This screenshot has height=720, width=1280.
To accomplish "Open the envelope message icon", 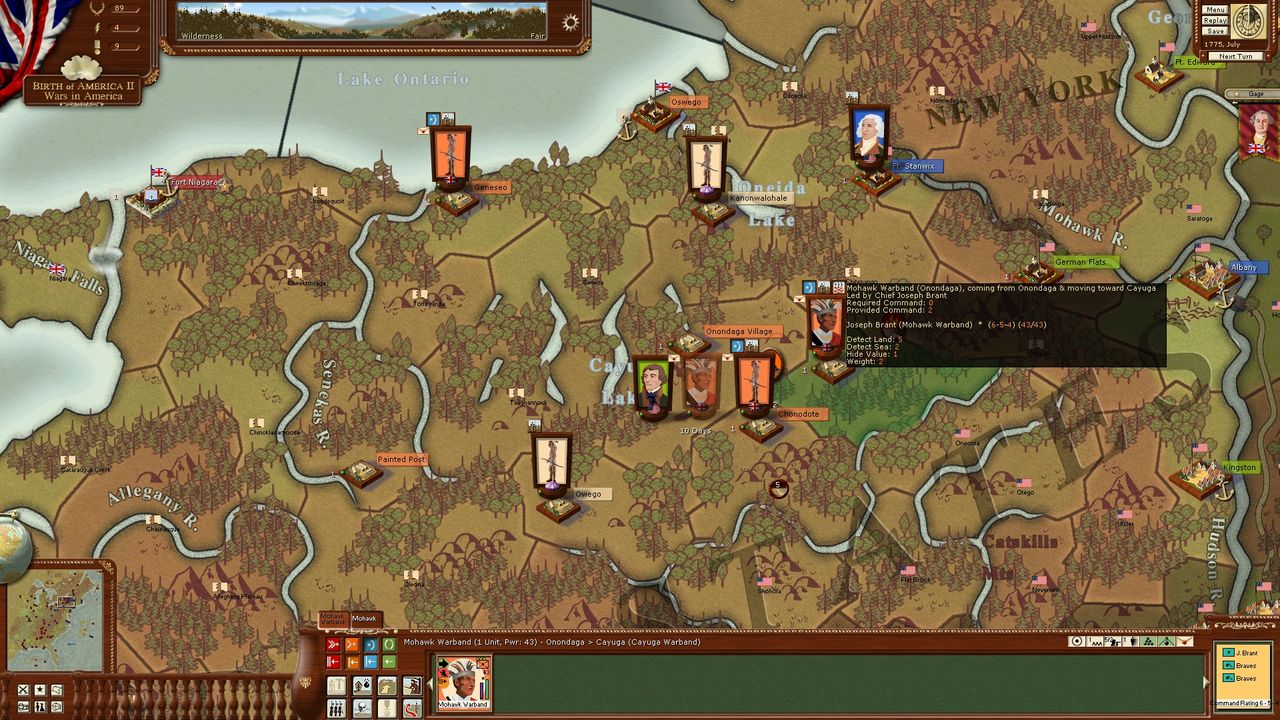I will tap(1185, 642).
